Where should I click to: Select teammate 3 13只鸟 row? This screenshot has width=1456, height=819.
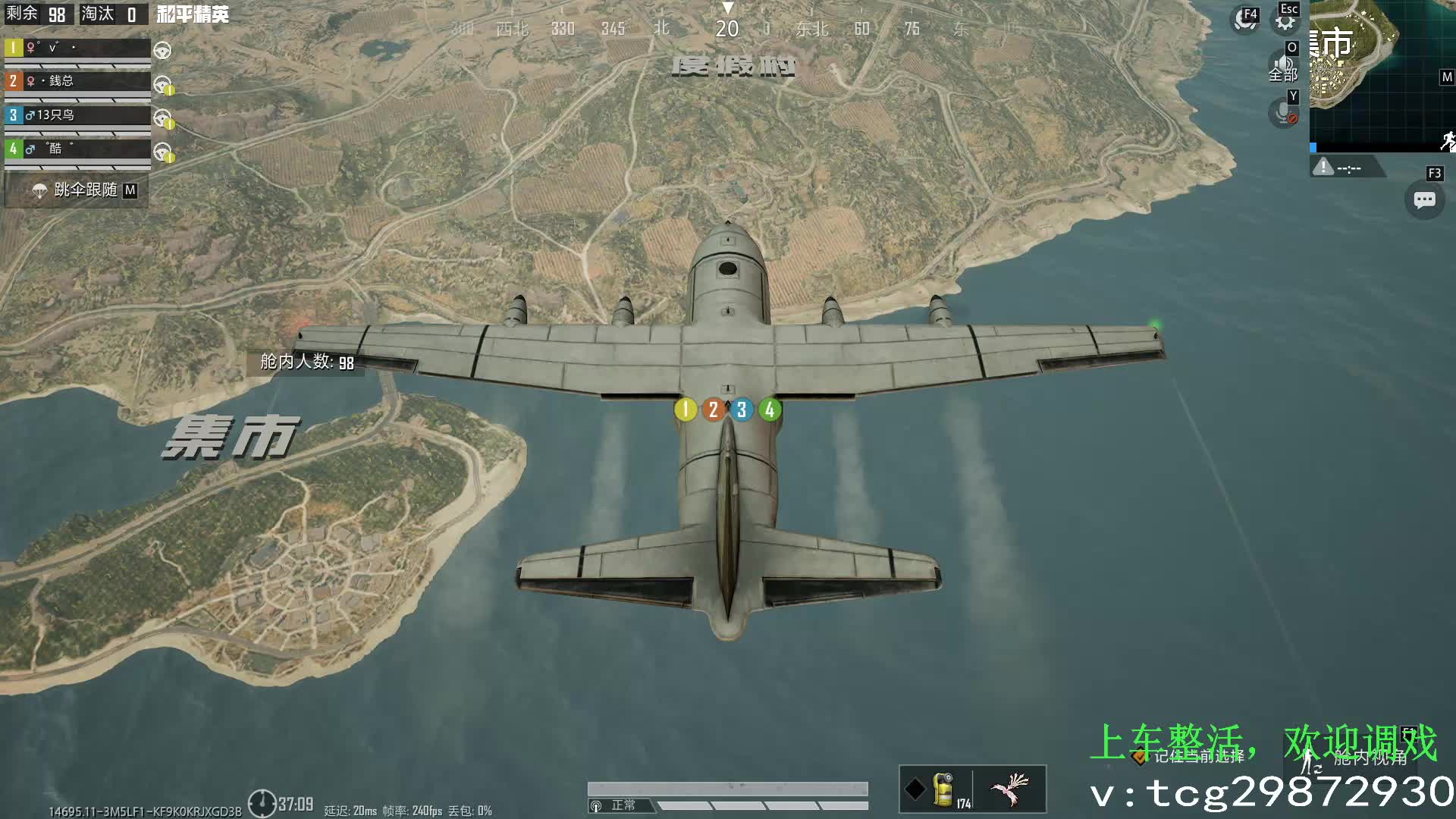pyautogui.click(x=77, y=115)
